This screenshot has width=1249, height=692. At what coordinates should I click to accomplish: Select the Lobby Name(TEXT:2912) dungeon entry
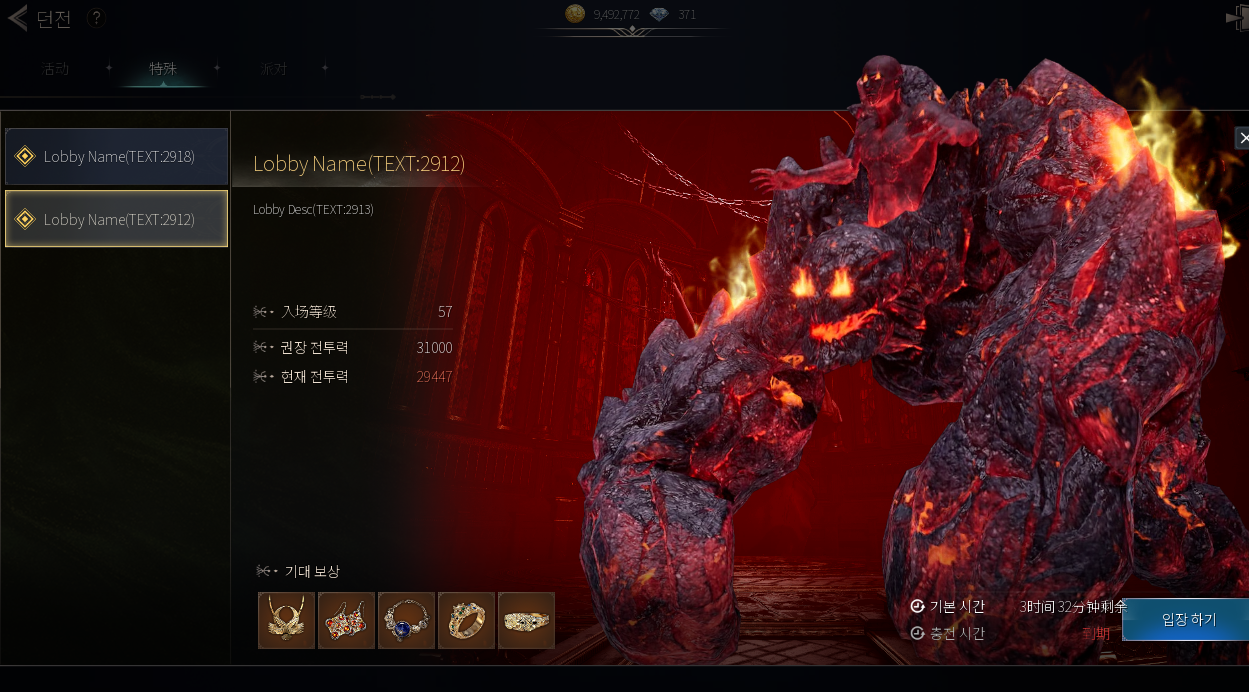click(117, 219)
